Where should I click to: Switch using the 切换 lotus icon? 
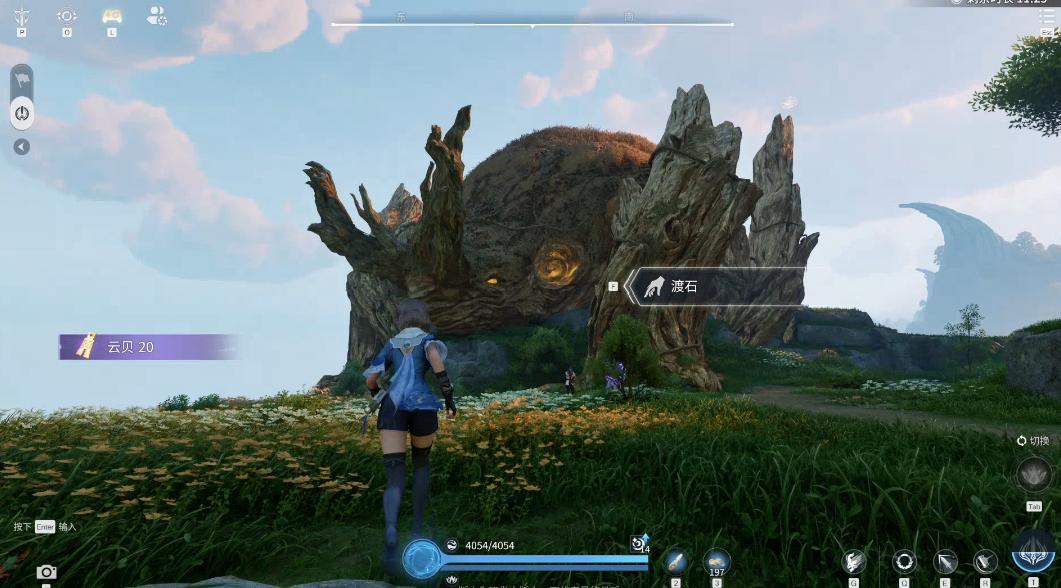pyautogui.click(x=1033, y=475)
